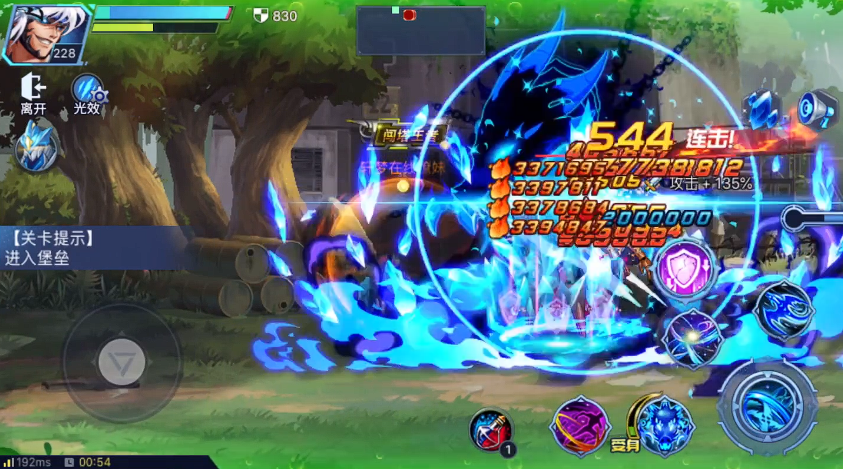The width and height of the screenshot is (843, 469).
Task: Tap the blue crystal shards icon
Action: [762, 106]
